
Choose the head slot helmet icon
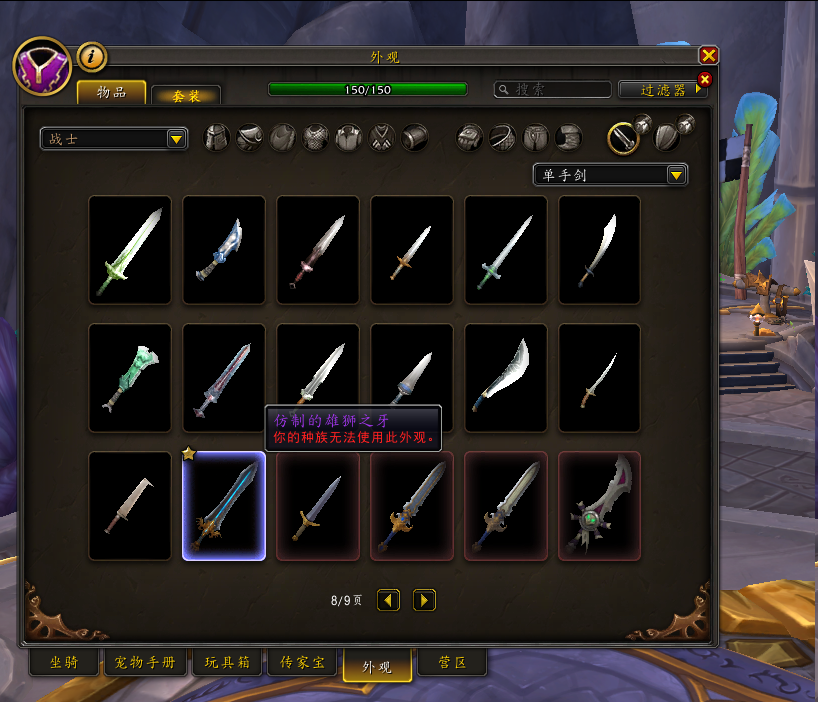(217, 138)
